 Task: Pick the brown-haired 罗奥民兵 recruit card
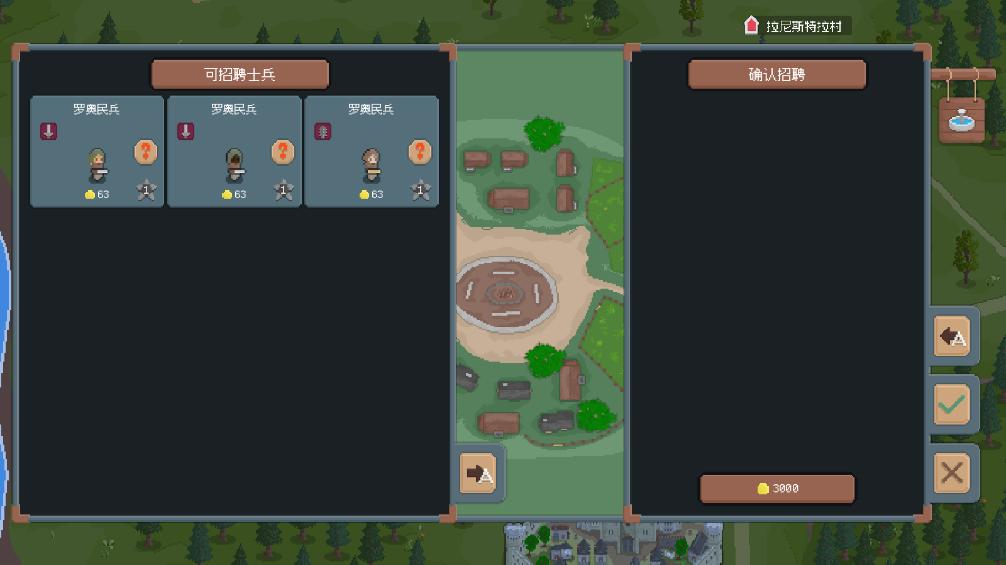pyautogui.click(x=371, y=151)
